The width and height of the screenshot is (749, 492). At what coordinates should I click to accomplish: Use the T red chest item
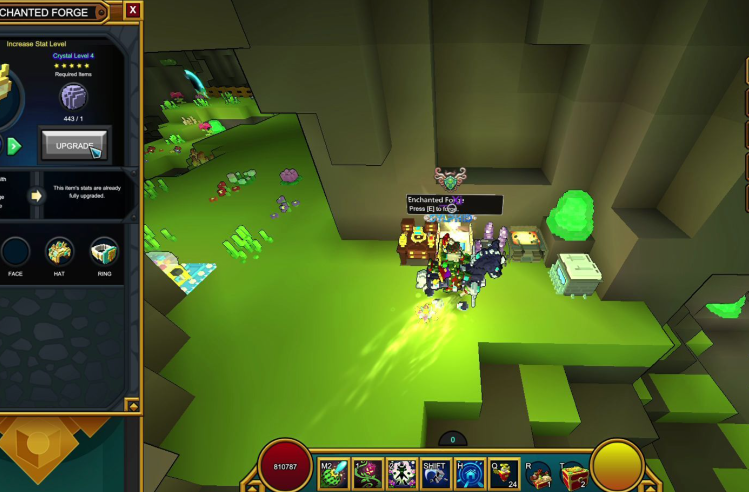pos(574,473)
